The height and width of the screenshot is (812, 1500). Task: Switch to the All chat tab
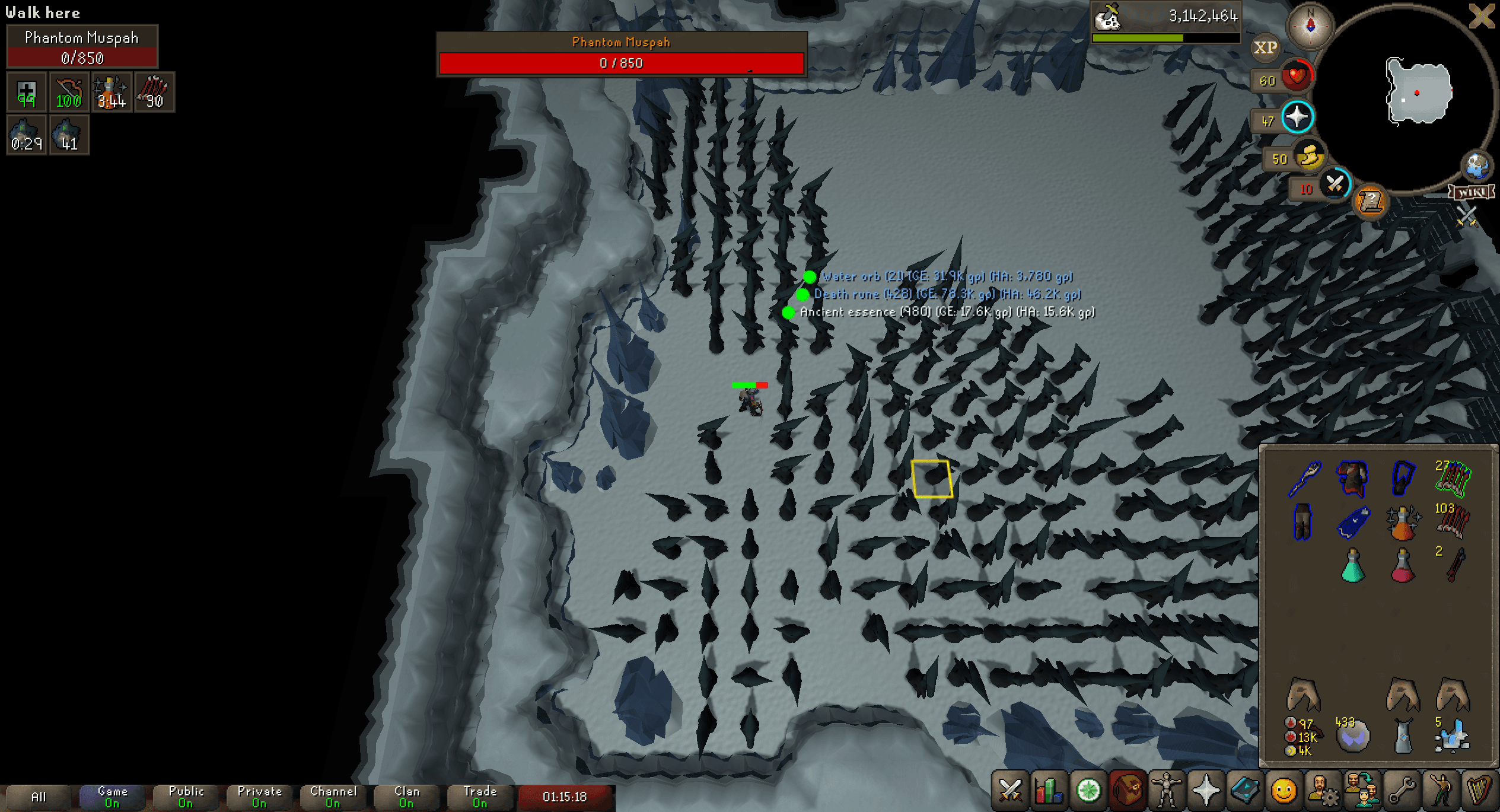click(40, 796)
